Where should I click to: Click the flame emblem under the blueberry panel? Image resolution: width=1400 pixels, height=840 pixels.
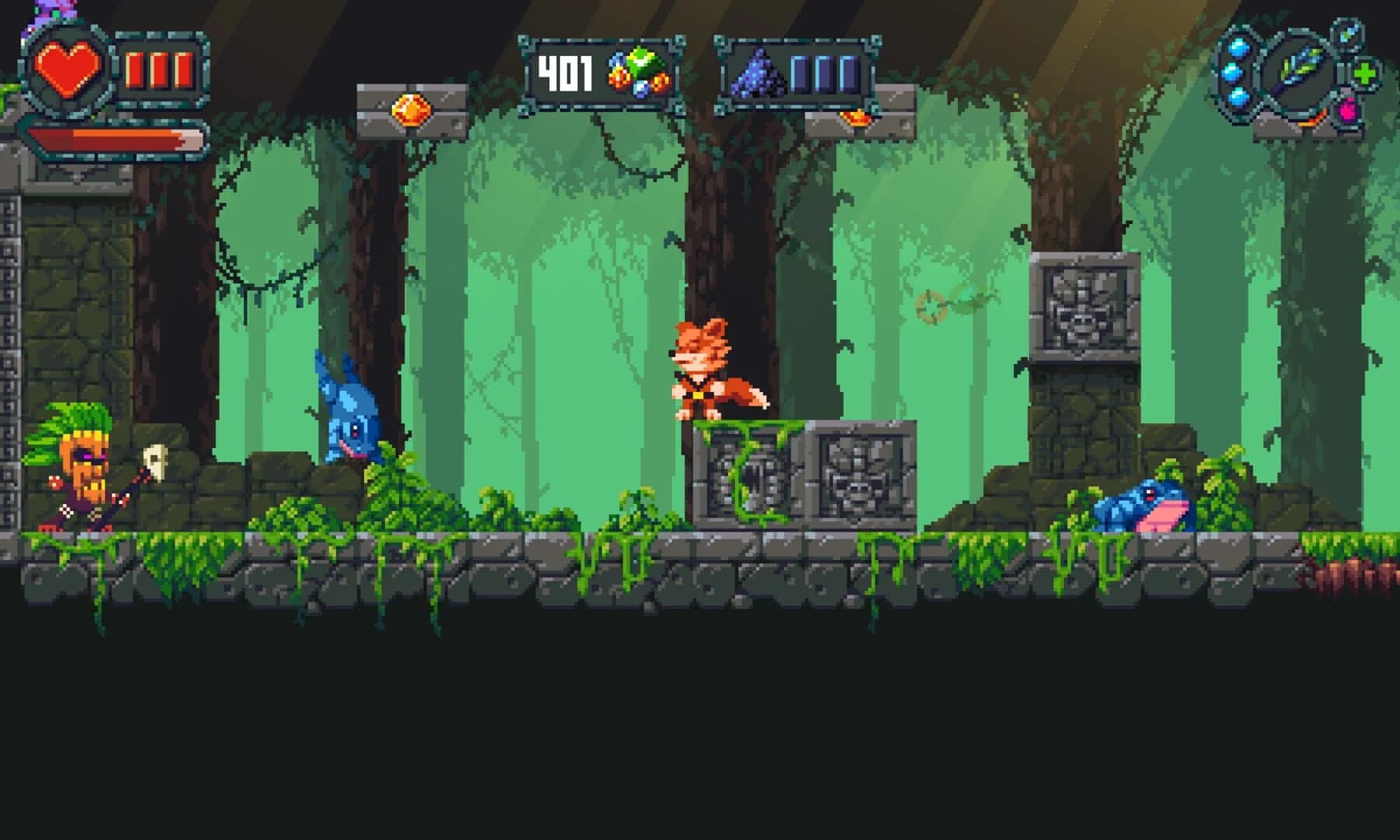pos(856,119)
